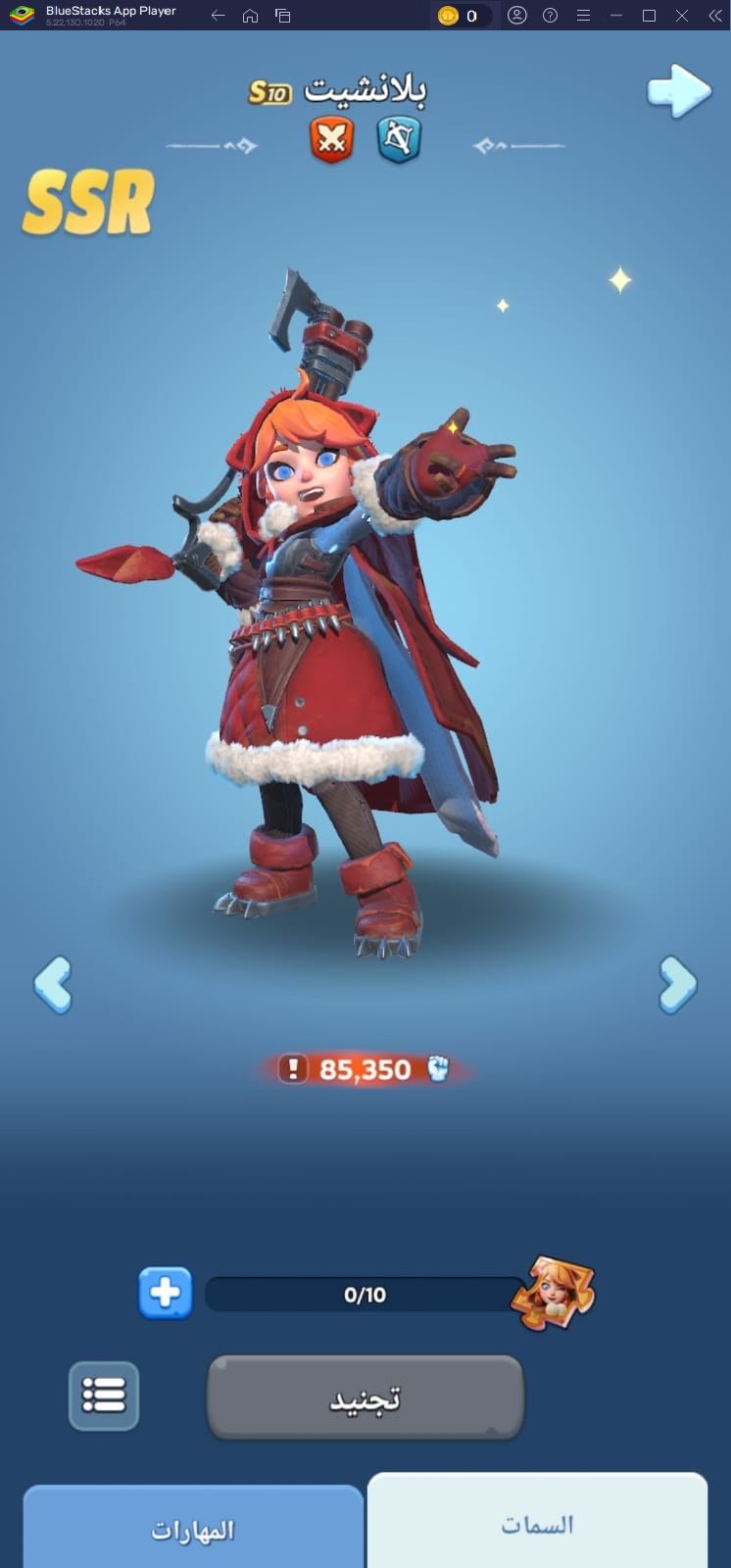
Task: Click the BlueStacks home button
Action: [x=251, y=16]
